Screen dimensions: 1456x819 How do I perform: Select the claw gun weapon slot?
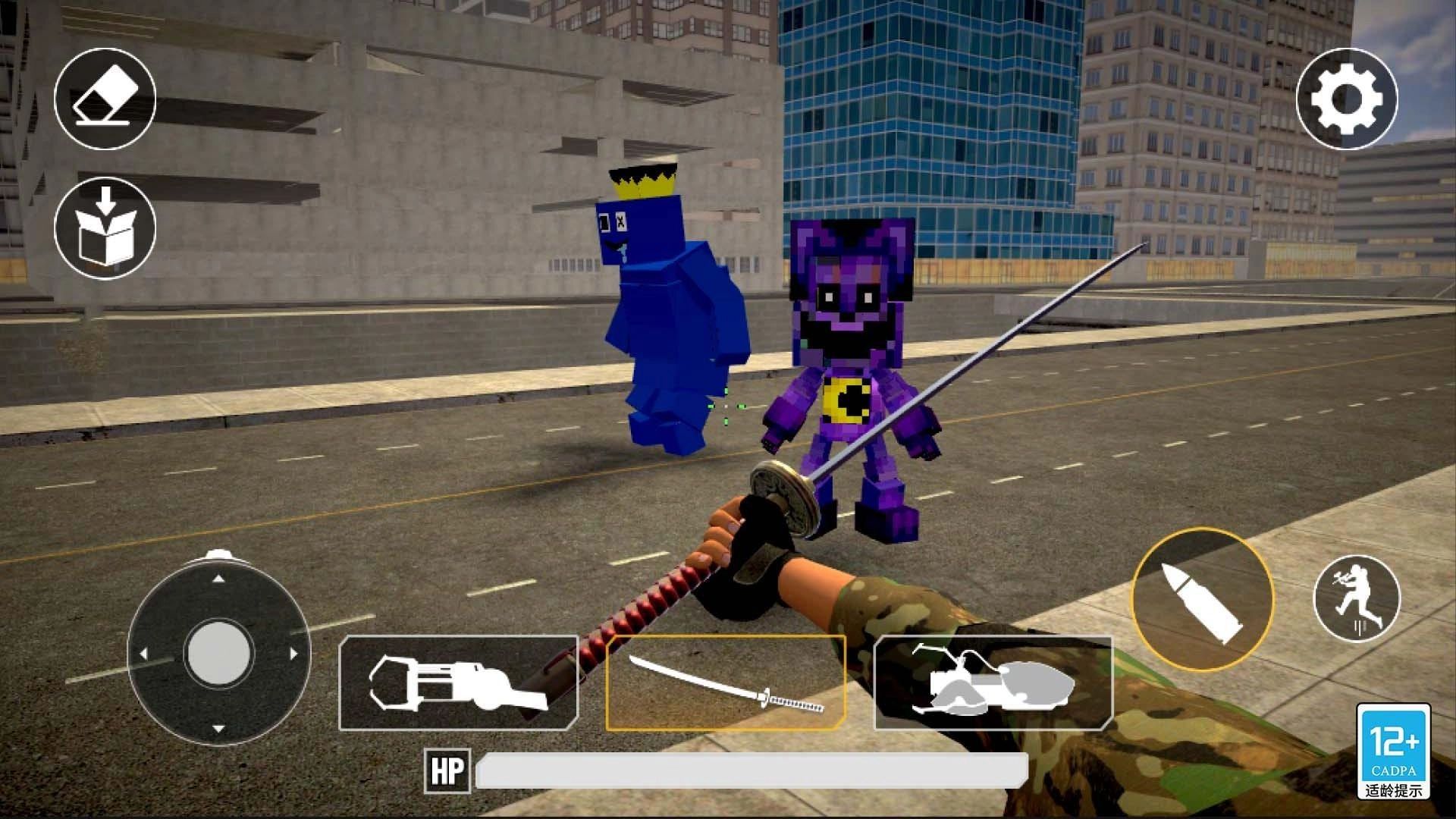(x=458, y=682)
